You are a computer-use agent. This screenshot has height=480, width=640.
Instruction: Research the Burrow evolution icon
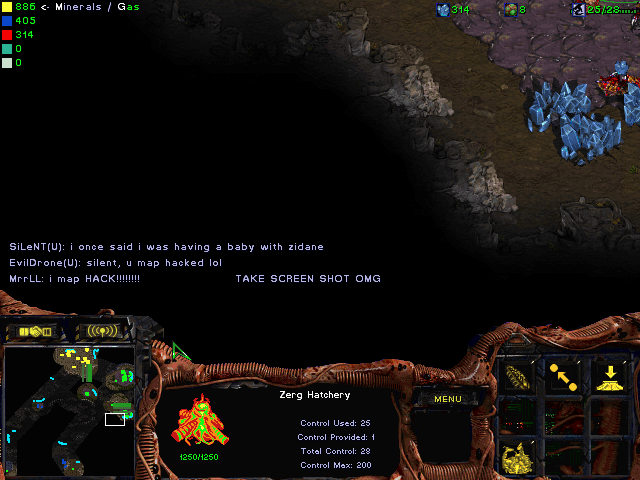click(609, 376)
